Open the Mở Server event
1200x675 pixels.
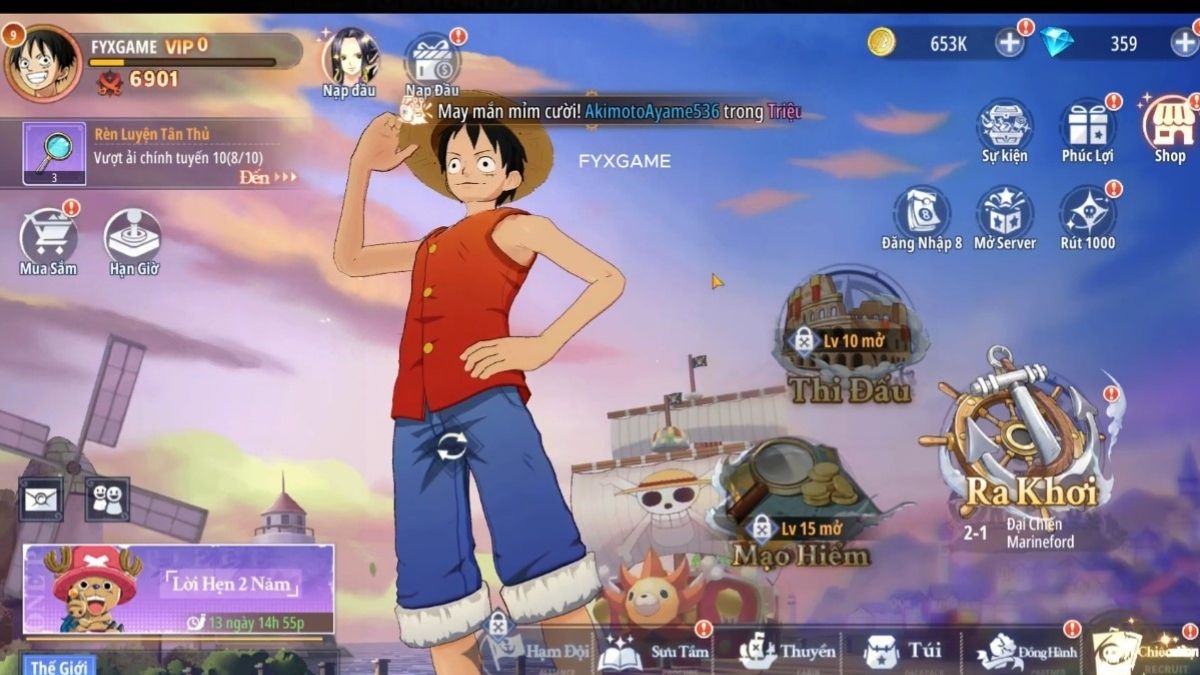pos(1004,212)
